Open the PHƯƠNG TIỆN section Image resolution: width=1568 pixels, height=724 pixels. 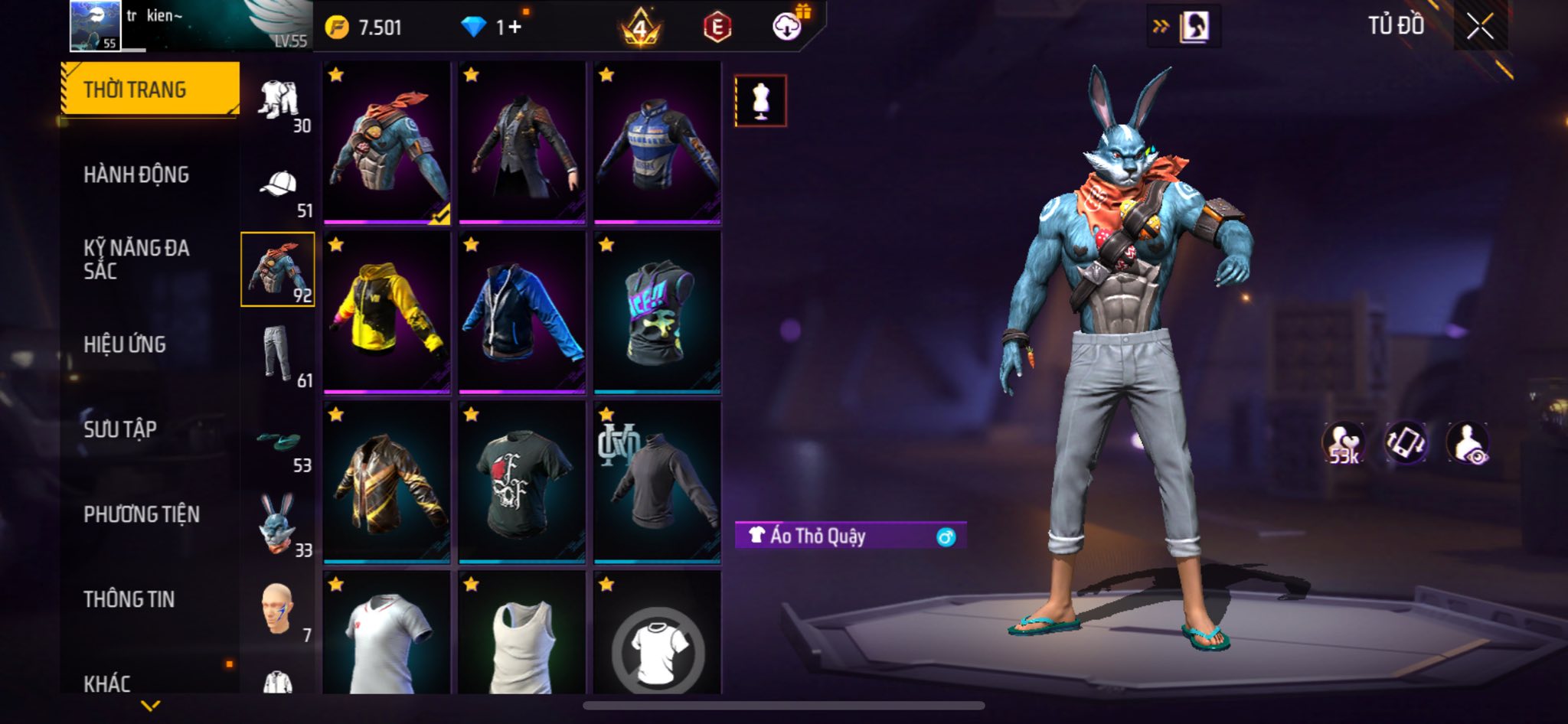point(142,514)
